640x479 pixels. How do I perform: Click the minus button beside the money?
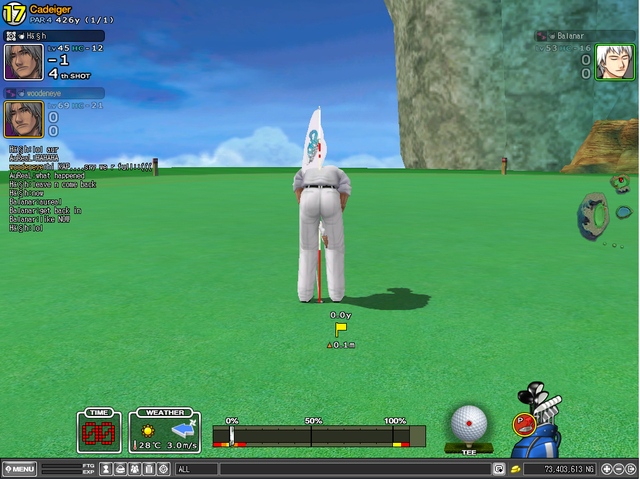click(618, 468)
